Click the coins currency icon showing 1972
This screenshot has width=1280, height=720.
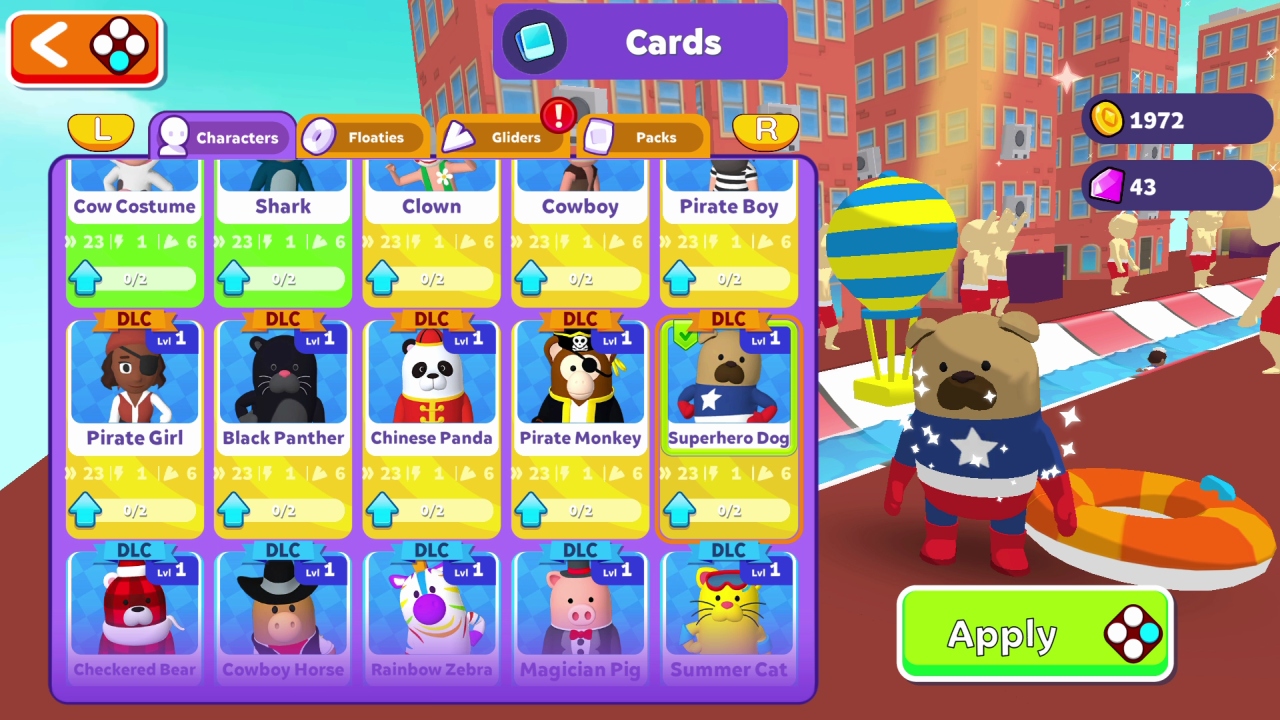coord(1107,120)
